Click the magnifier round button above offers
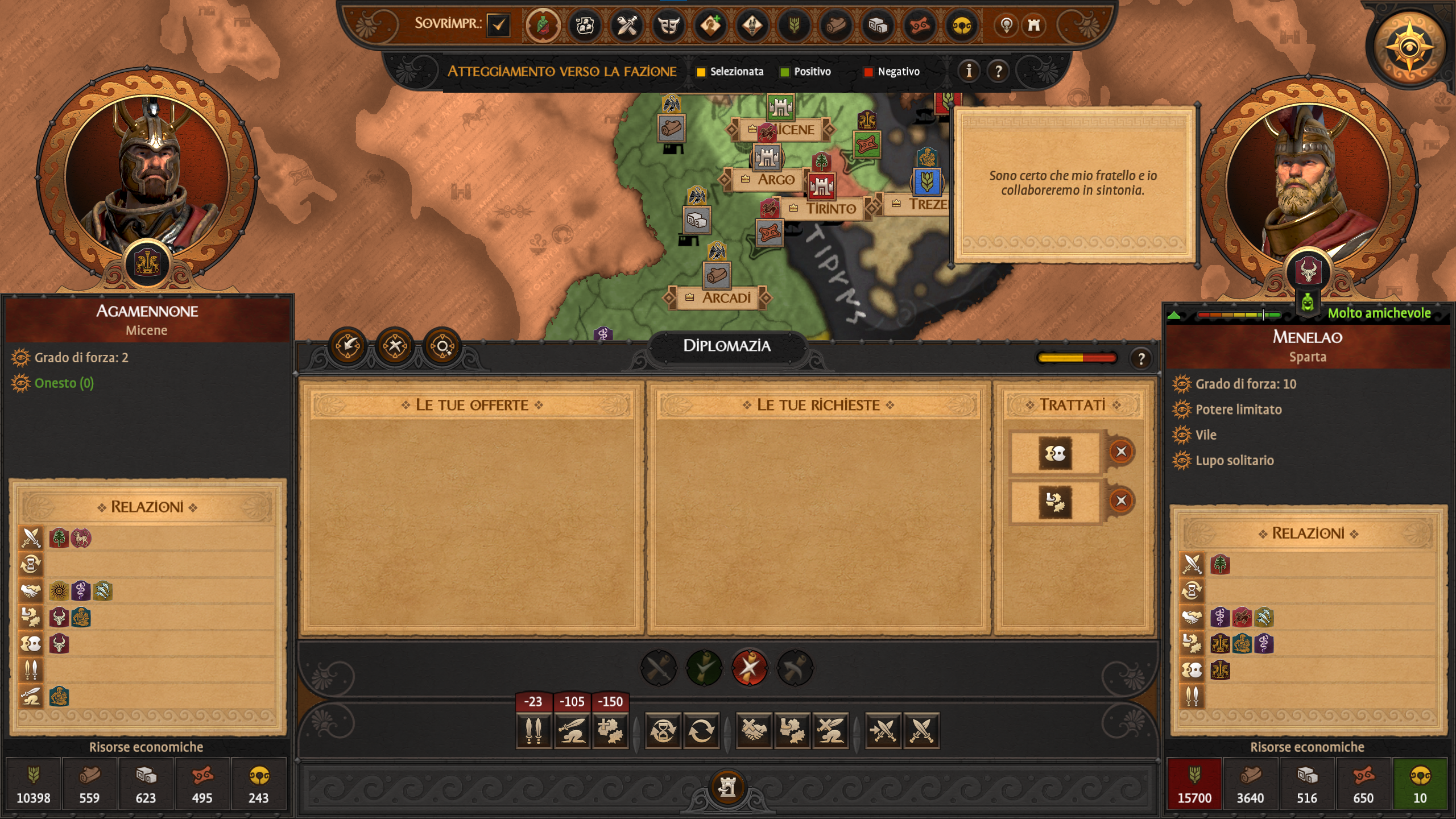1456x819 pixels. 442,346
